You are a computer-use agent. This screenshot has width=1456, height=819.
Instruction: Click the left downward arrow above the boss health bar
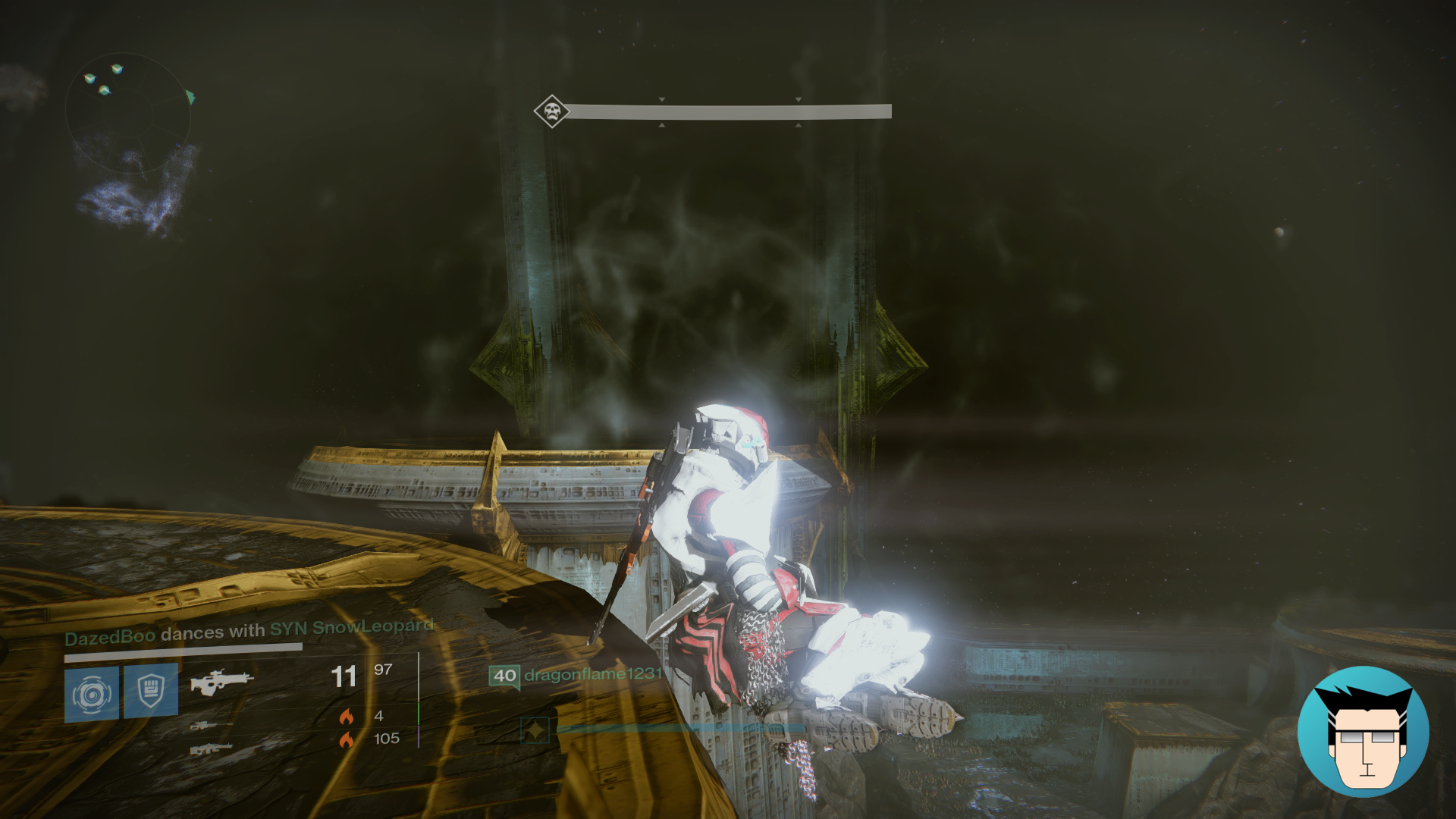pyautogui.click(x=662, y=99)
